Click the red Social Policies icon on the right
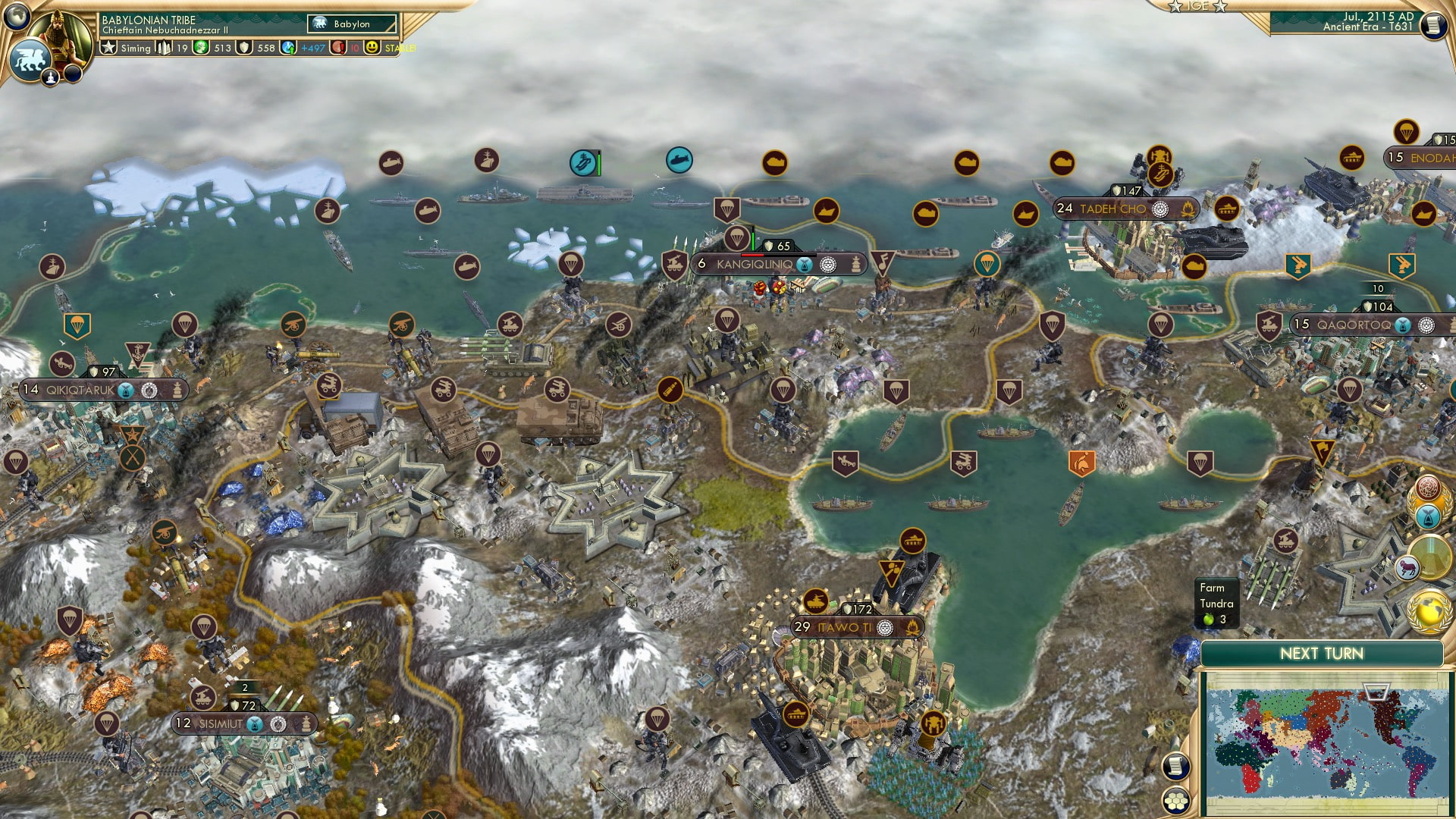 (x=1426, y=488)
